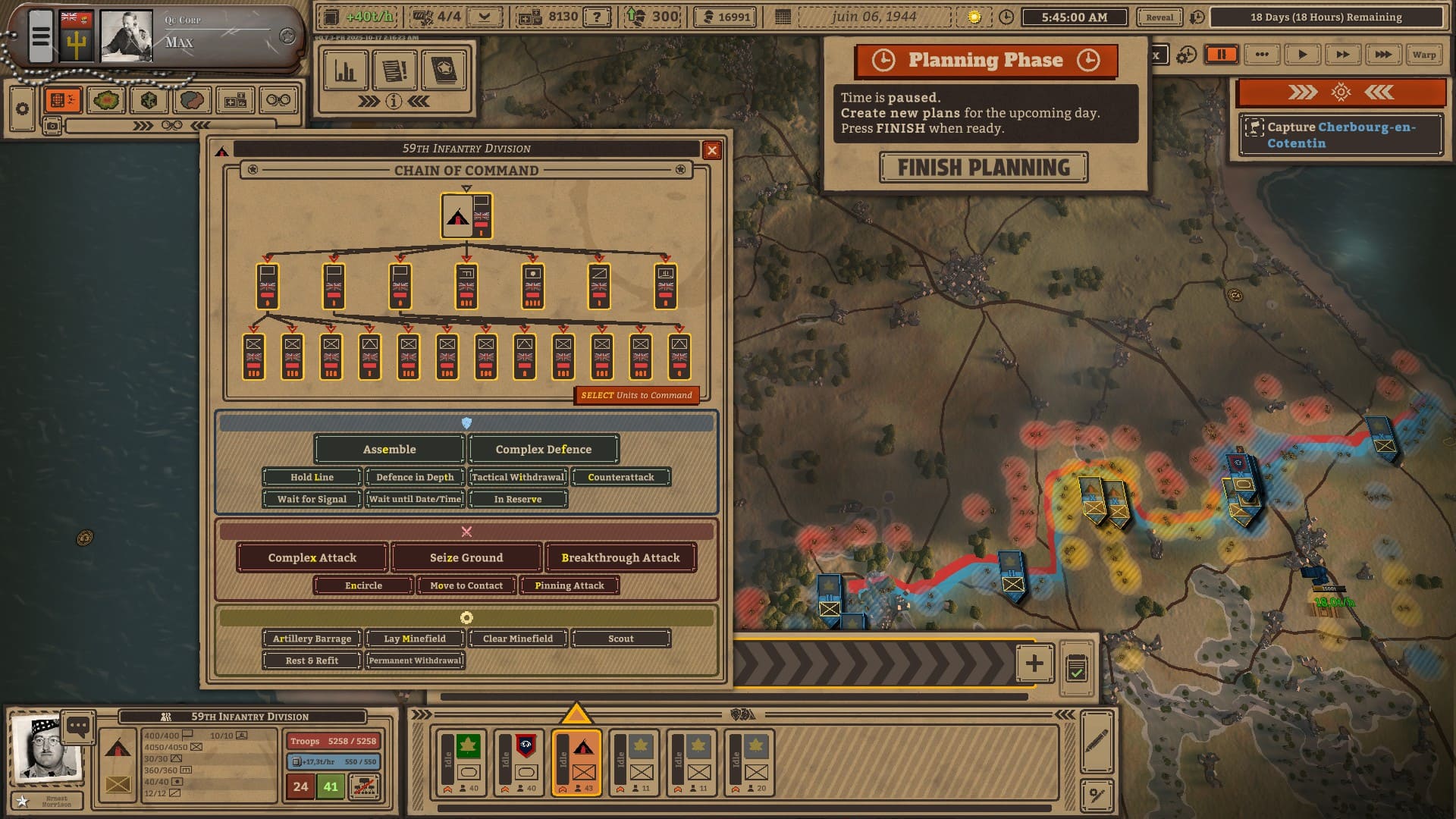
Task: Choose Complex Defence order
Action: pos(544,449)
